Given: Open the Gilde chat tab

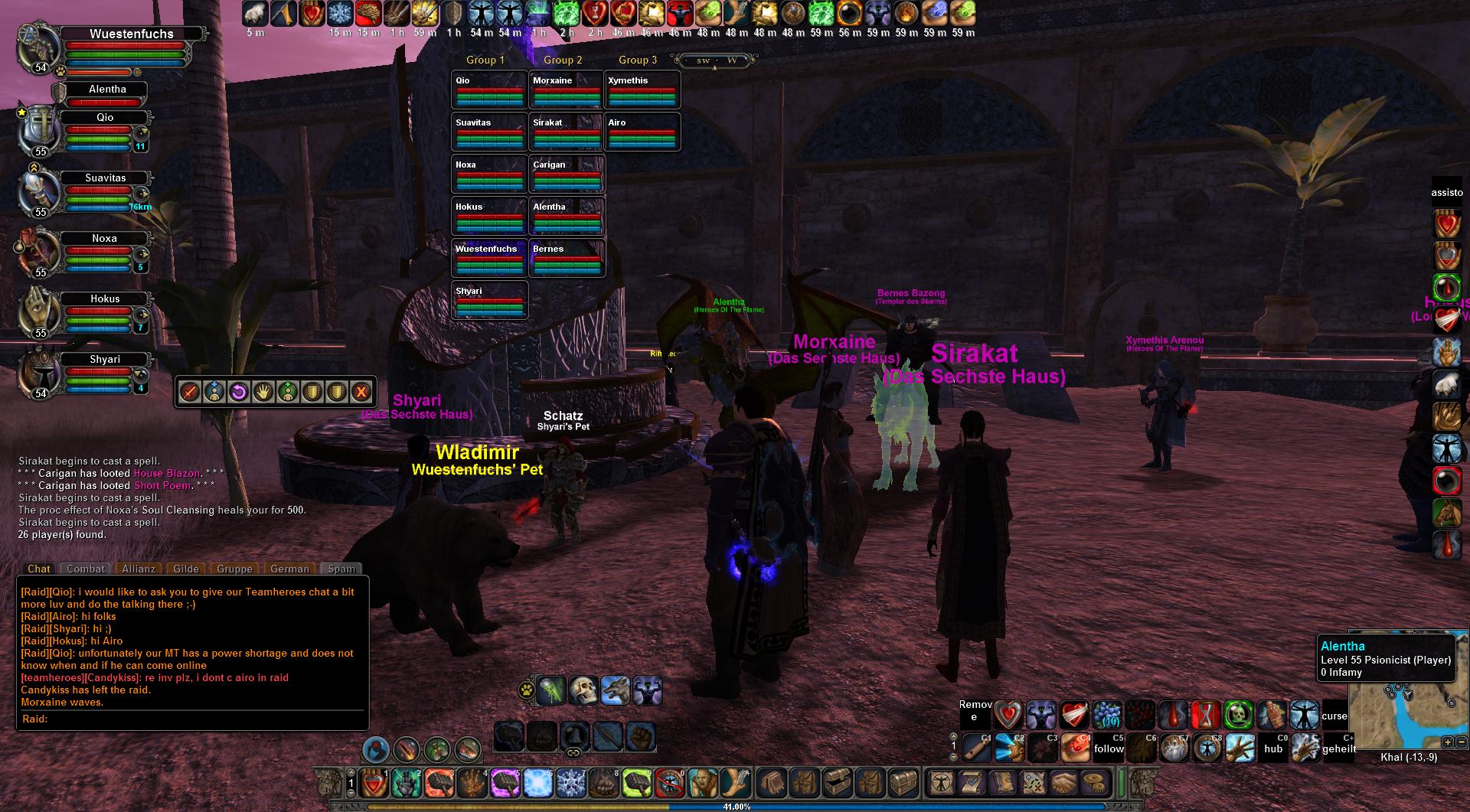Looking at the screenshot, I should point(186,569).
